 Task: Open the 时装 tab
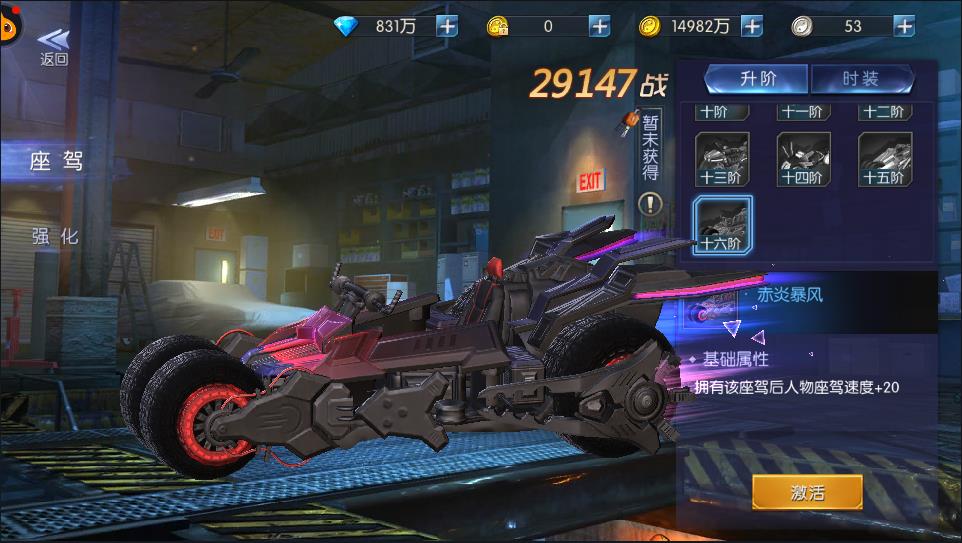pyautogui.click(x=861, y=80)
